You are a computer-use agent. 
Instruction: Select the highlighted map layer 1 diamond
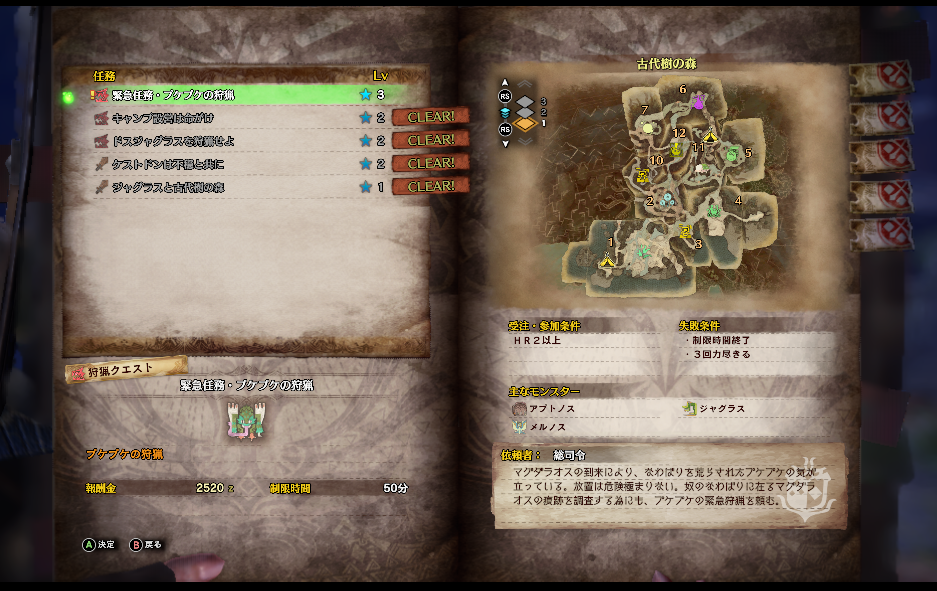526,124
